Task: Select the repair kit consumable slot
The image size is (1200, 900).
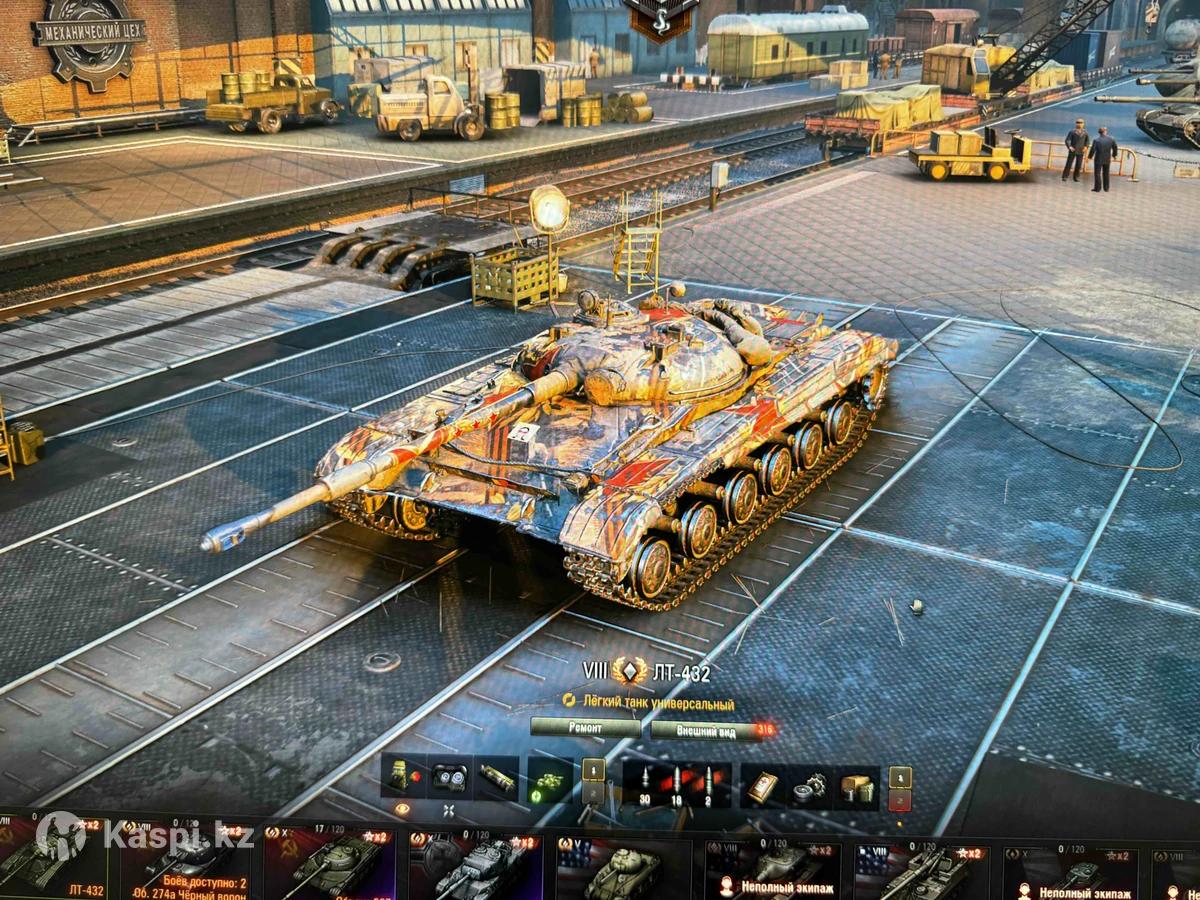Action: click(762, 787)
